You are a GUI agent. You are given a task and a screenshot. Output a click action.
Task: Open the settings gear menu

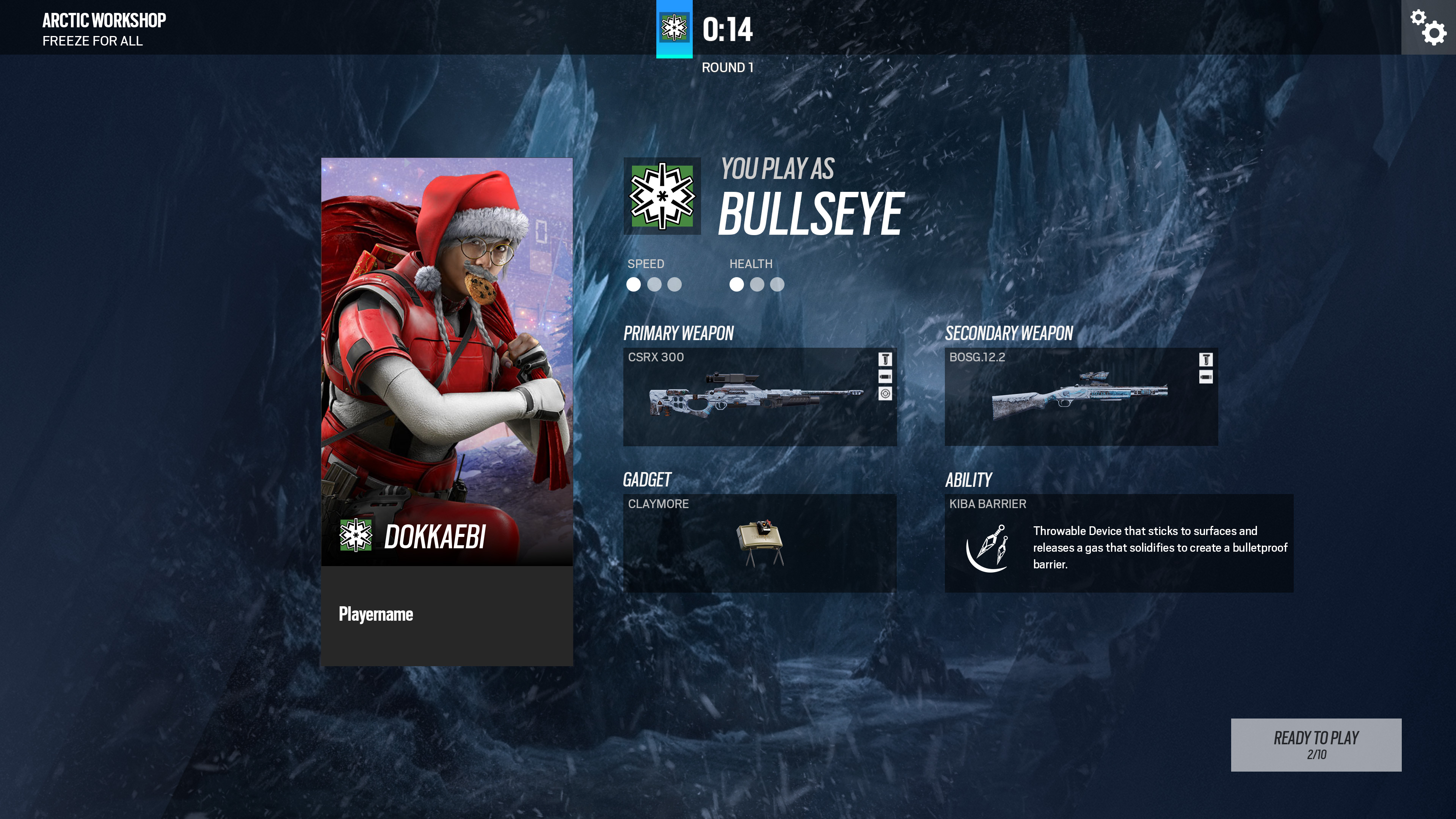pyautogui.click(x=1428, y=27)
